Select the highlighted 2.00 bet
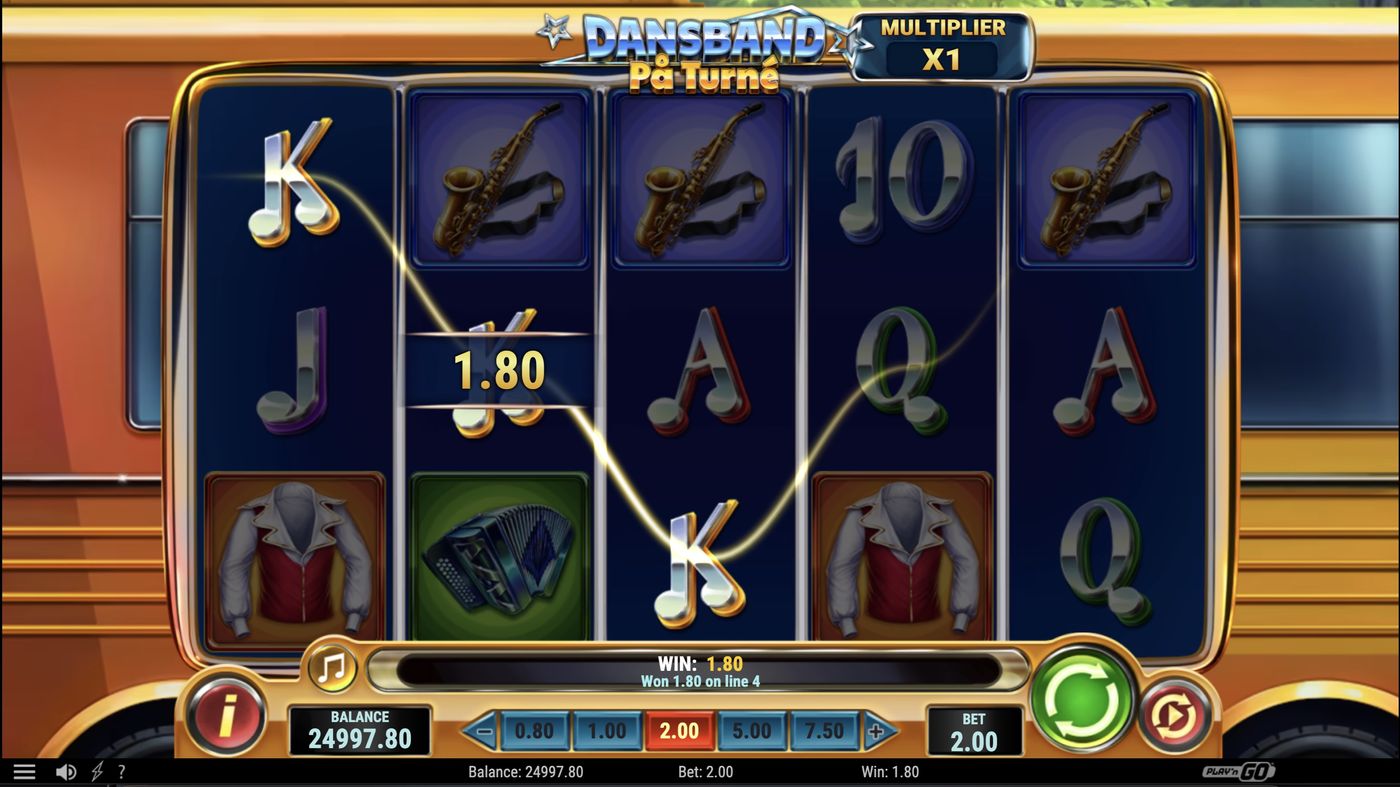This screenshot has height=787, width=1400. 679,731
